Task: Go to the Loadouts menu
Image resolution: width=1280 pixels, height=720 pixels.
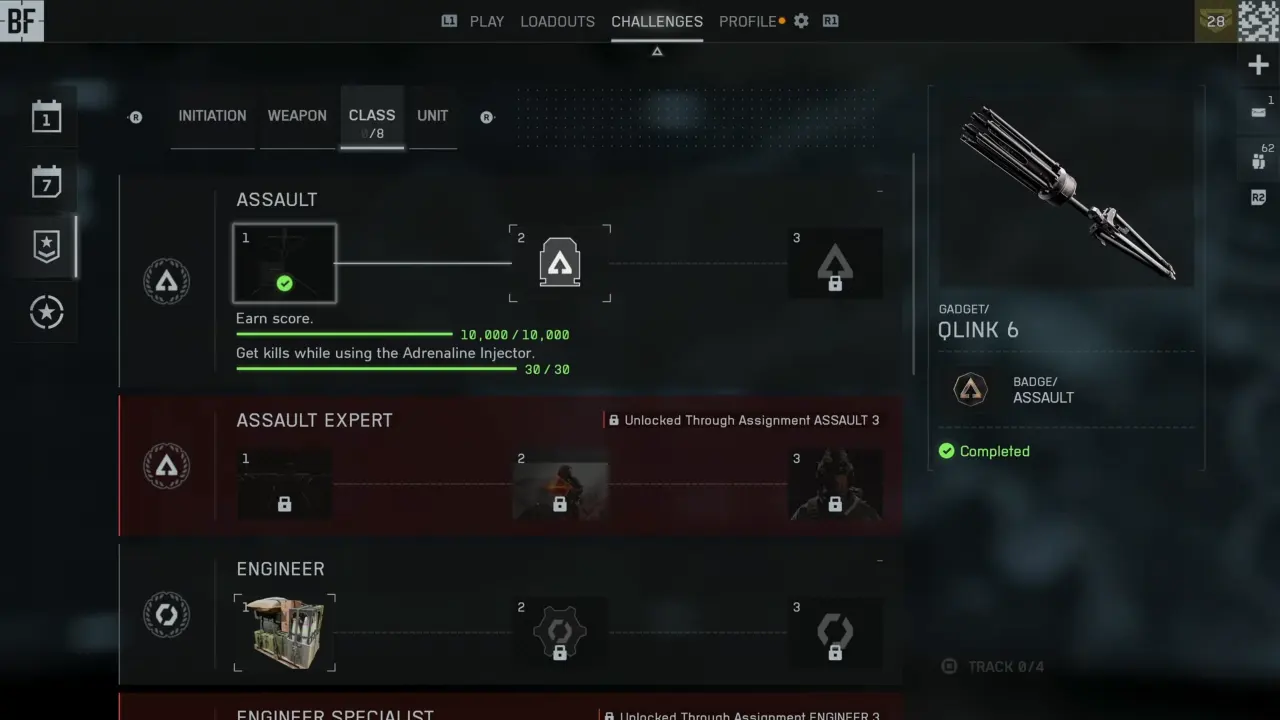Action: click(x=557, y=21)
